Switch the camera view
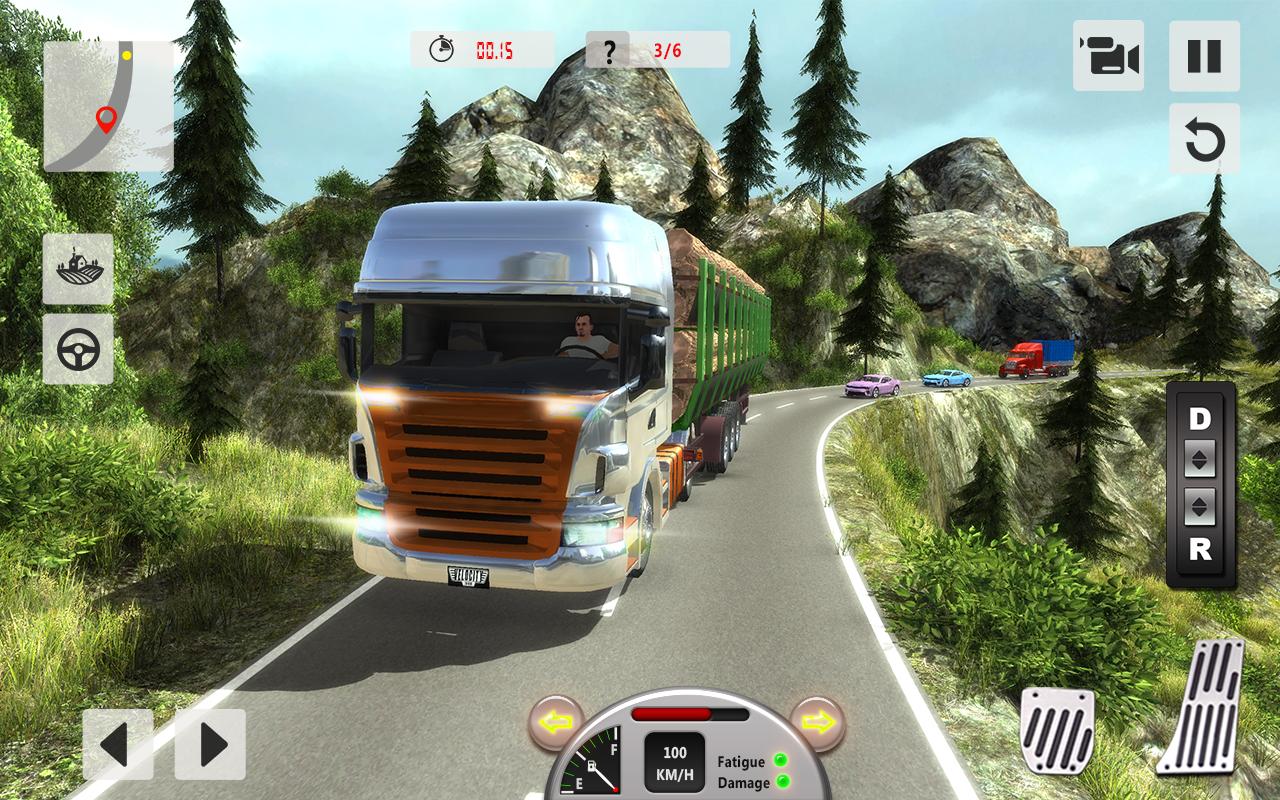Image resolution: width=1280 pixels, height=800 pixels. click(1108, 56)
